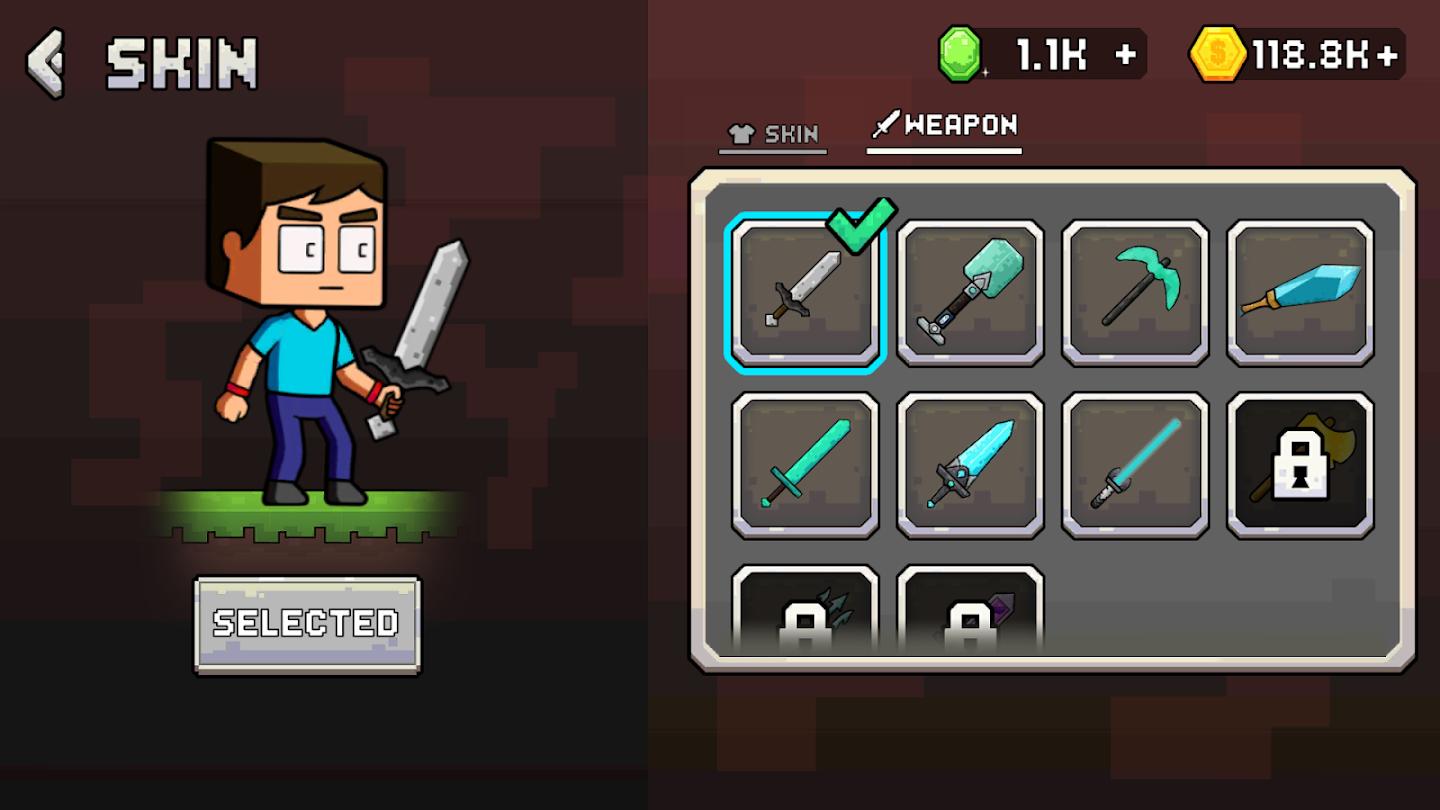The image size is (1440, 810).
Task: Equip the diamond pickaxe
Action: pyautogui.click(x=1134, y=290)
